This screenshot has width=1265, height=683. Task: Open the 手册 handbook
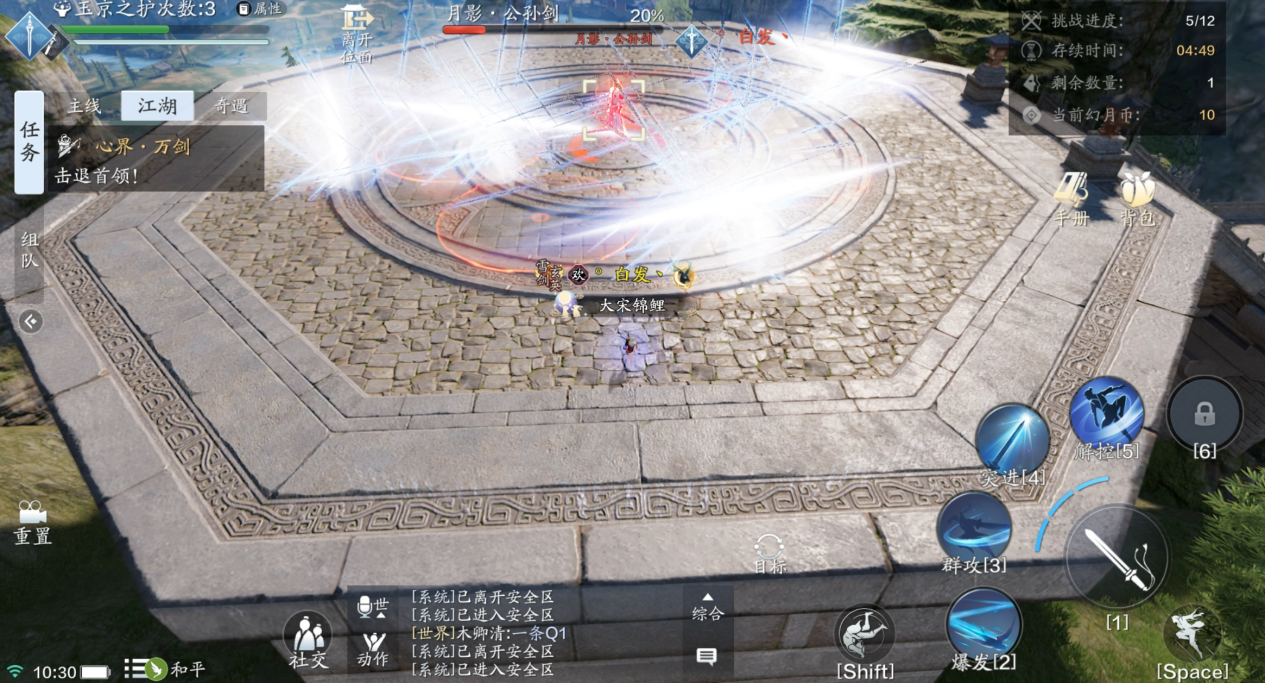pyautogui.click(x=1070, y=197)
